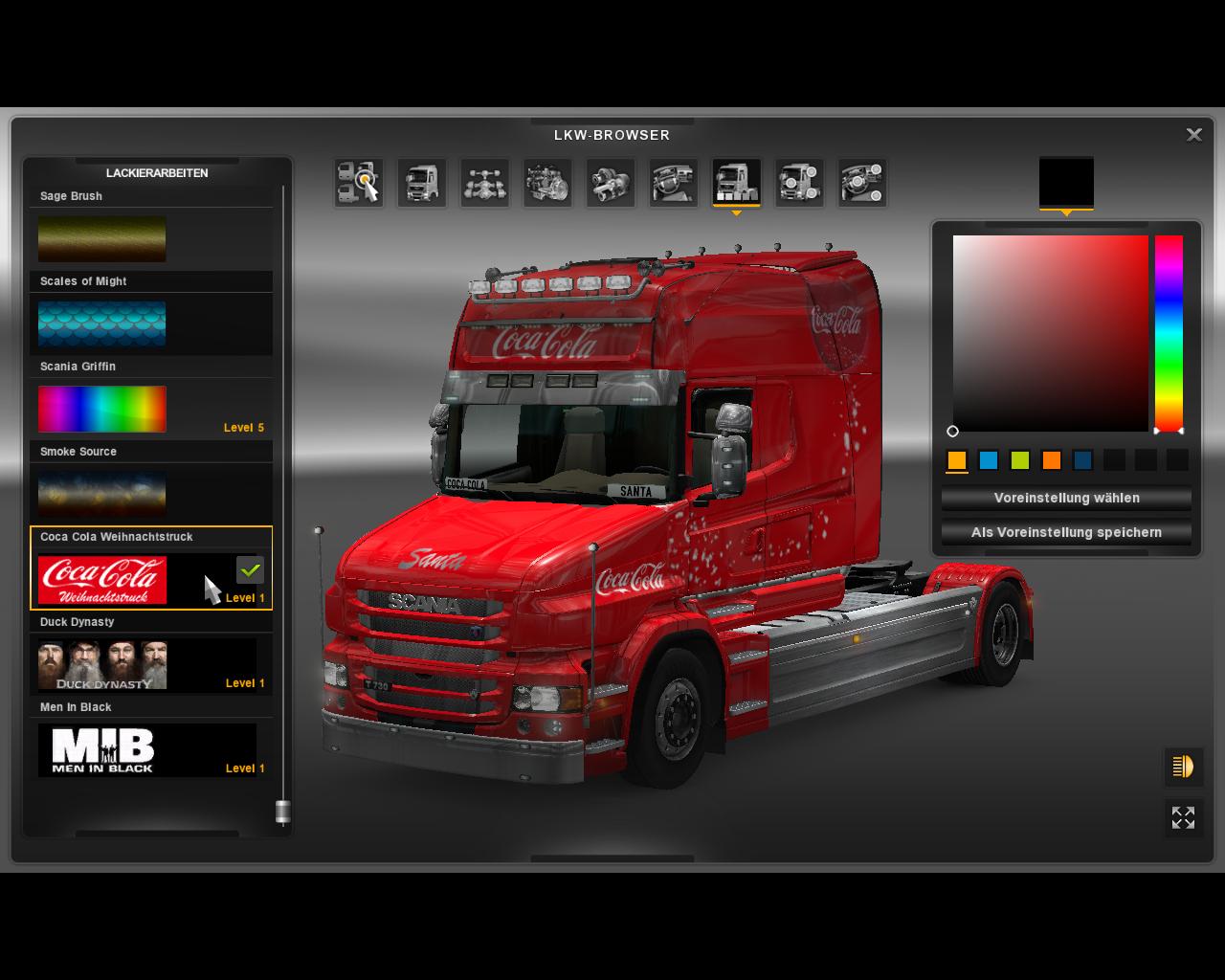Screen dimensions: 1225x980
Task: Switch to the interior dashboard tab
Action: [674, 182]
